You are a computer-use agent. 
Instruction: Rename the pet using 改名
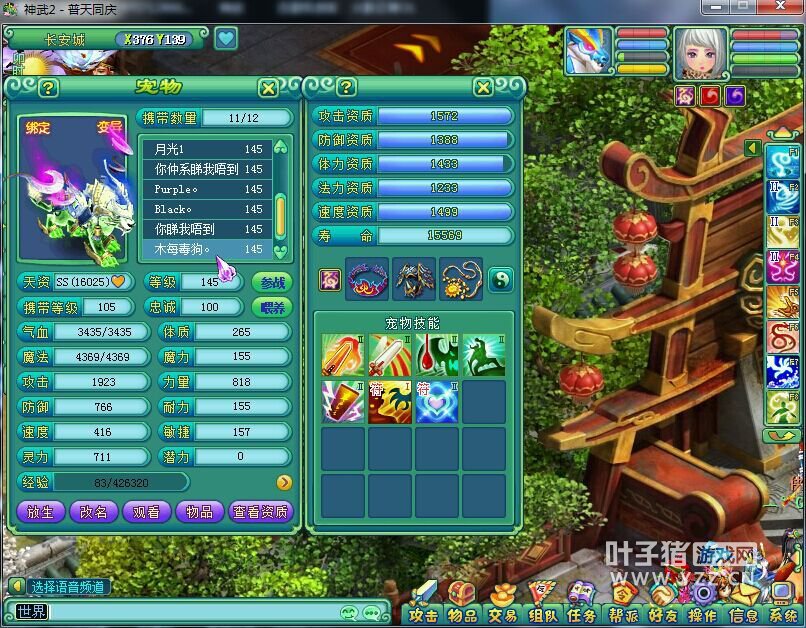[94, 511]
